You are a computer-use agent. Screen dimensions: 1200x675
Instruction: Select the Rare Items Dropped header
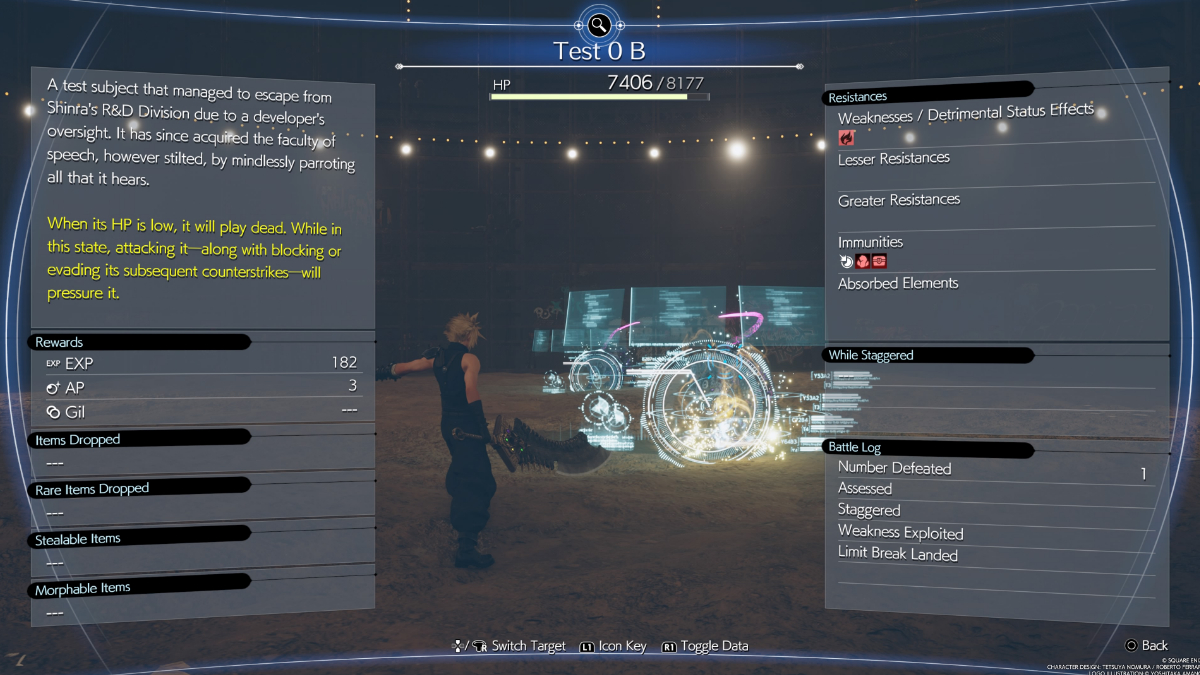point(92,489)
